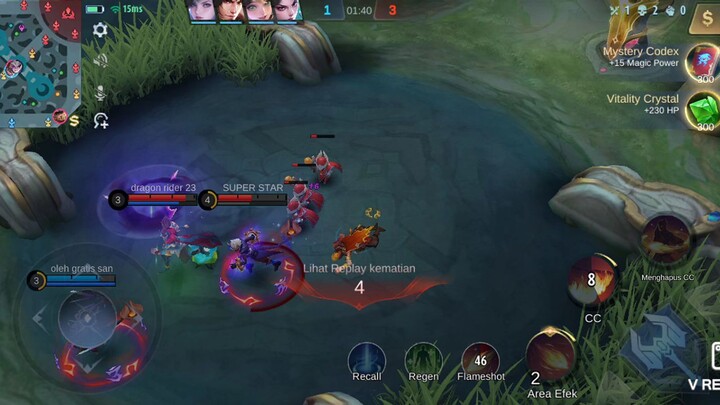Viewport: 720px width, 405px height.
Task: Toggle the muted speaker icon
Action: point(100,60)
